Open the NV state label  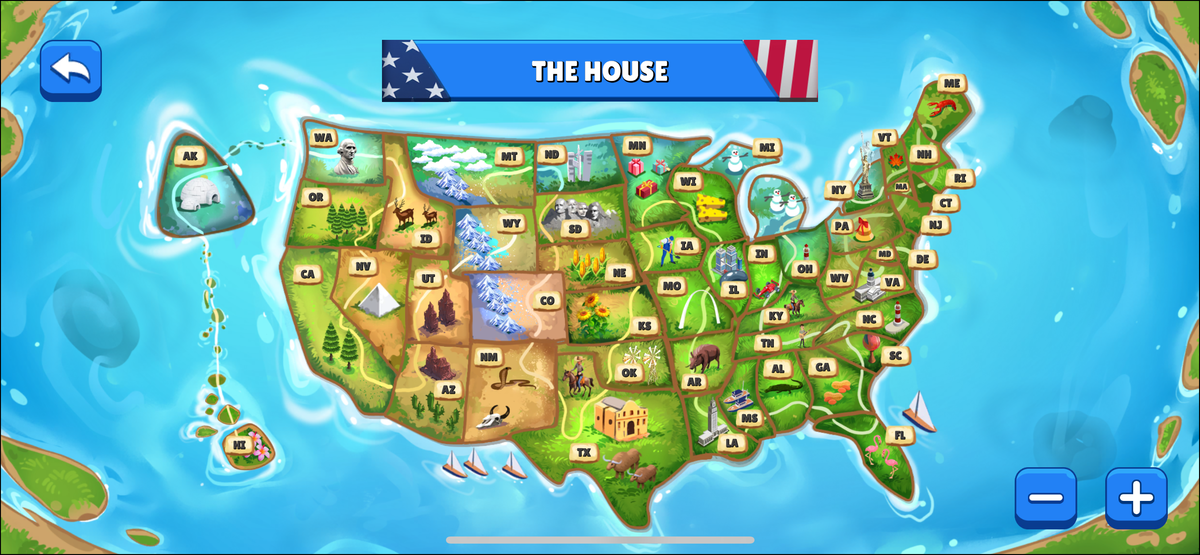(363, 266)
